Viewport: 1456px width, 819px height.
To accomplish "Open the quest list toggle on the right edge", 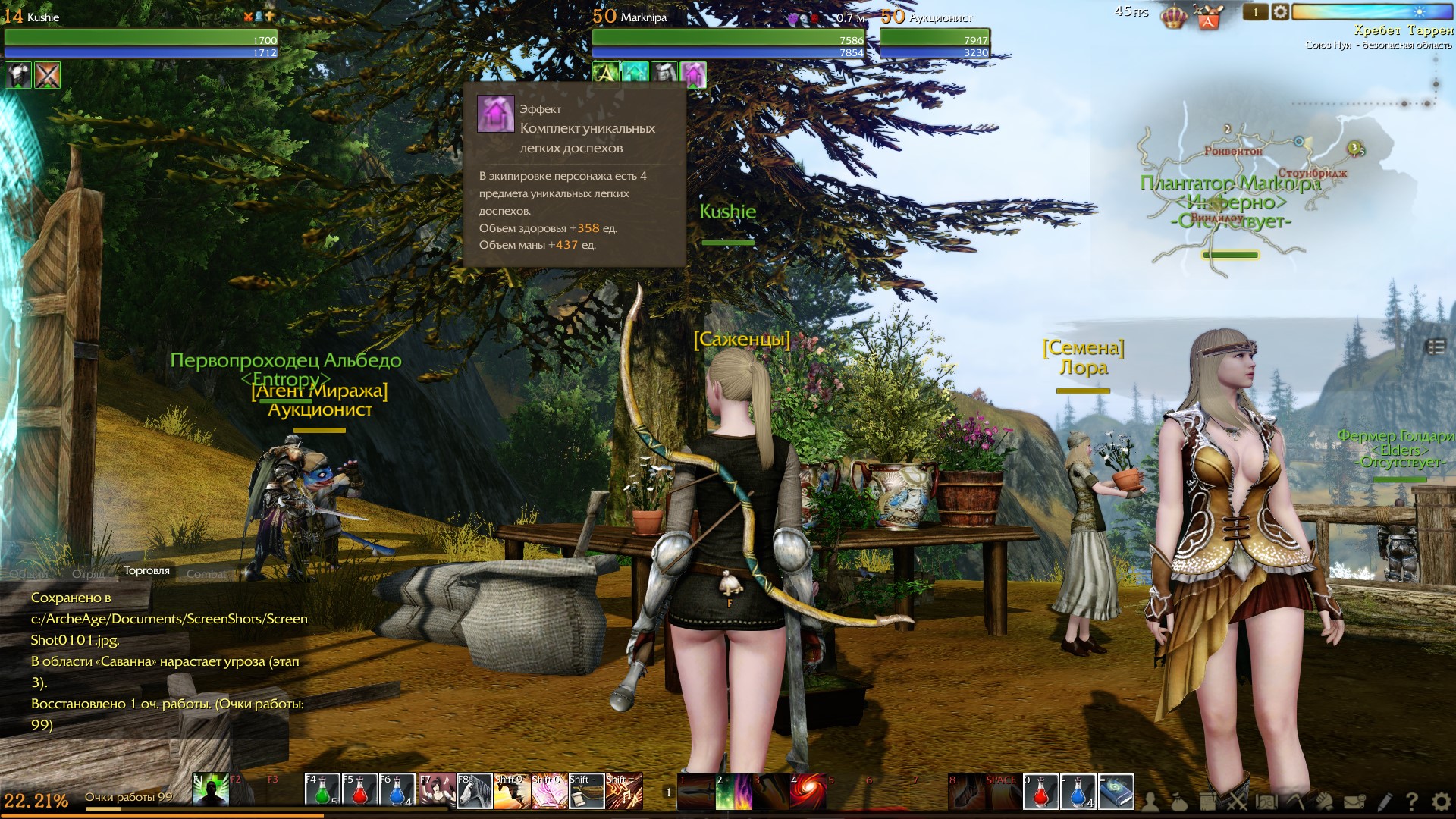I will pyautogui.click(x=1436, y=347).
